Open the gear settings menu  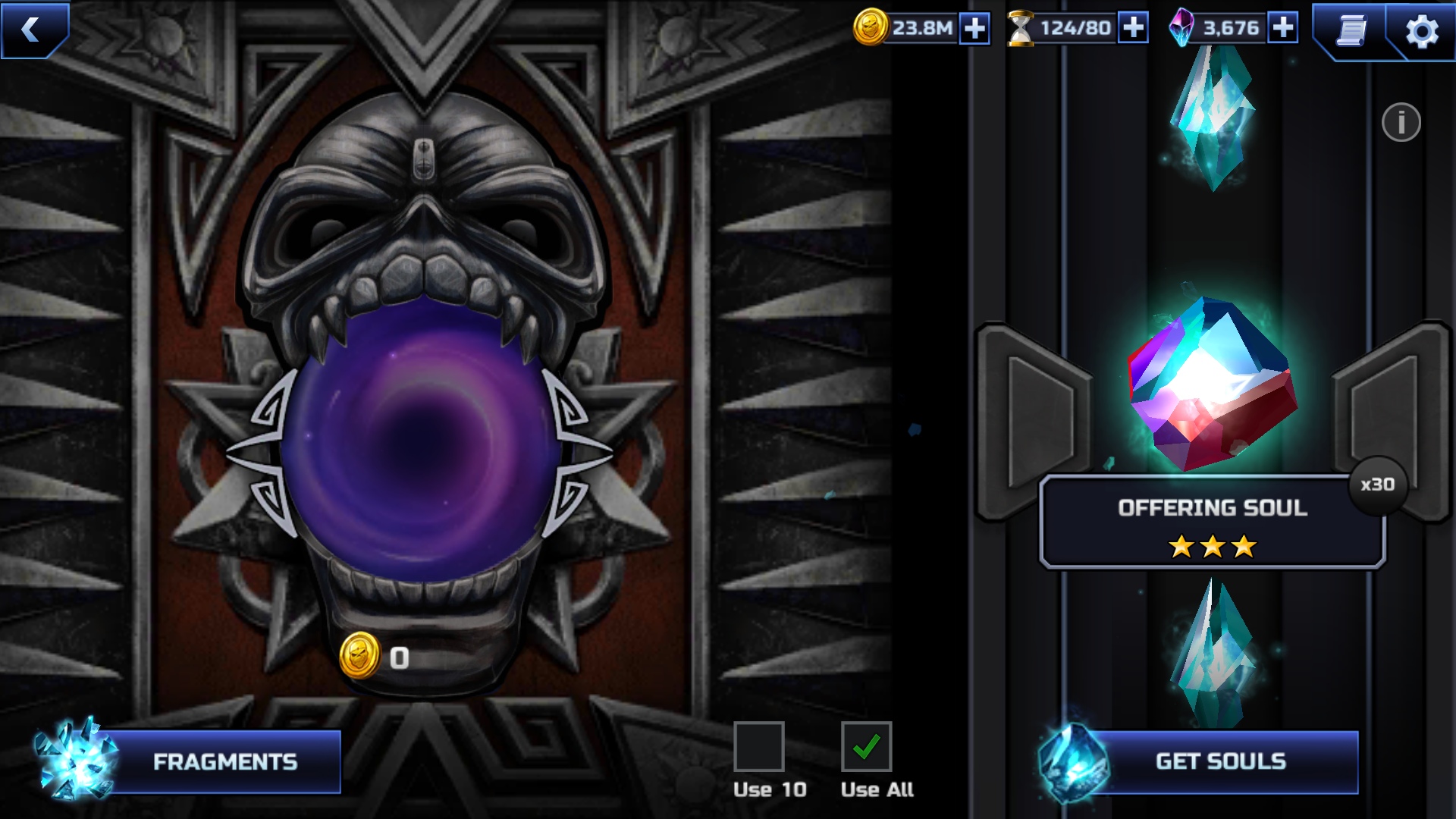1421,32
